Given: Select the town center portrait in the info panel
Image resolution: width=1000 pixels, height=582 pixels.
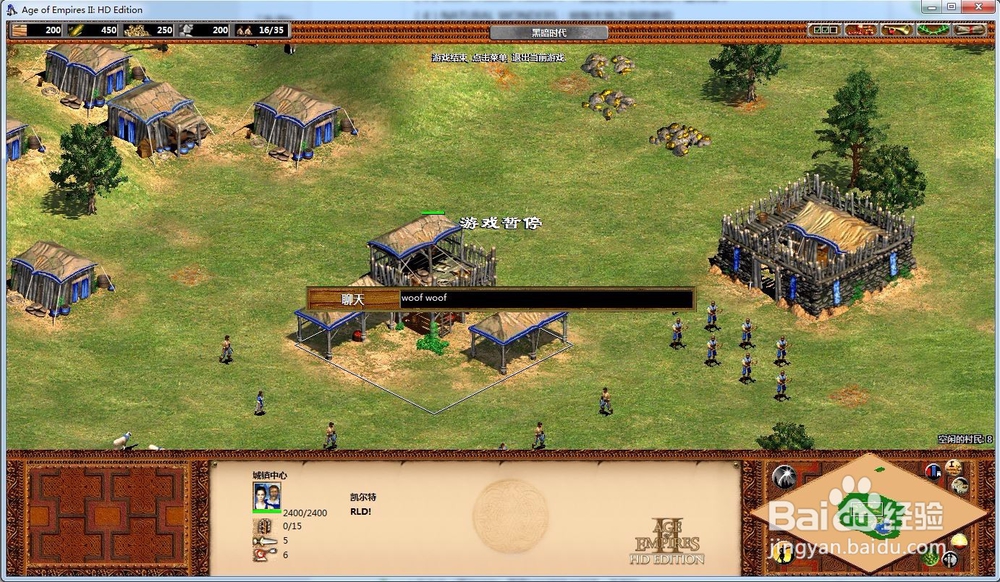Looking at the screenshot, I should coord(267,496).
